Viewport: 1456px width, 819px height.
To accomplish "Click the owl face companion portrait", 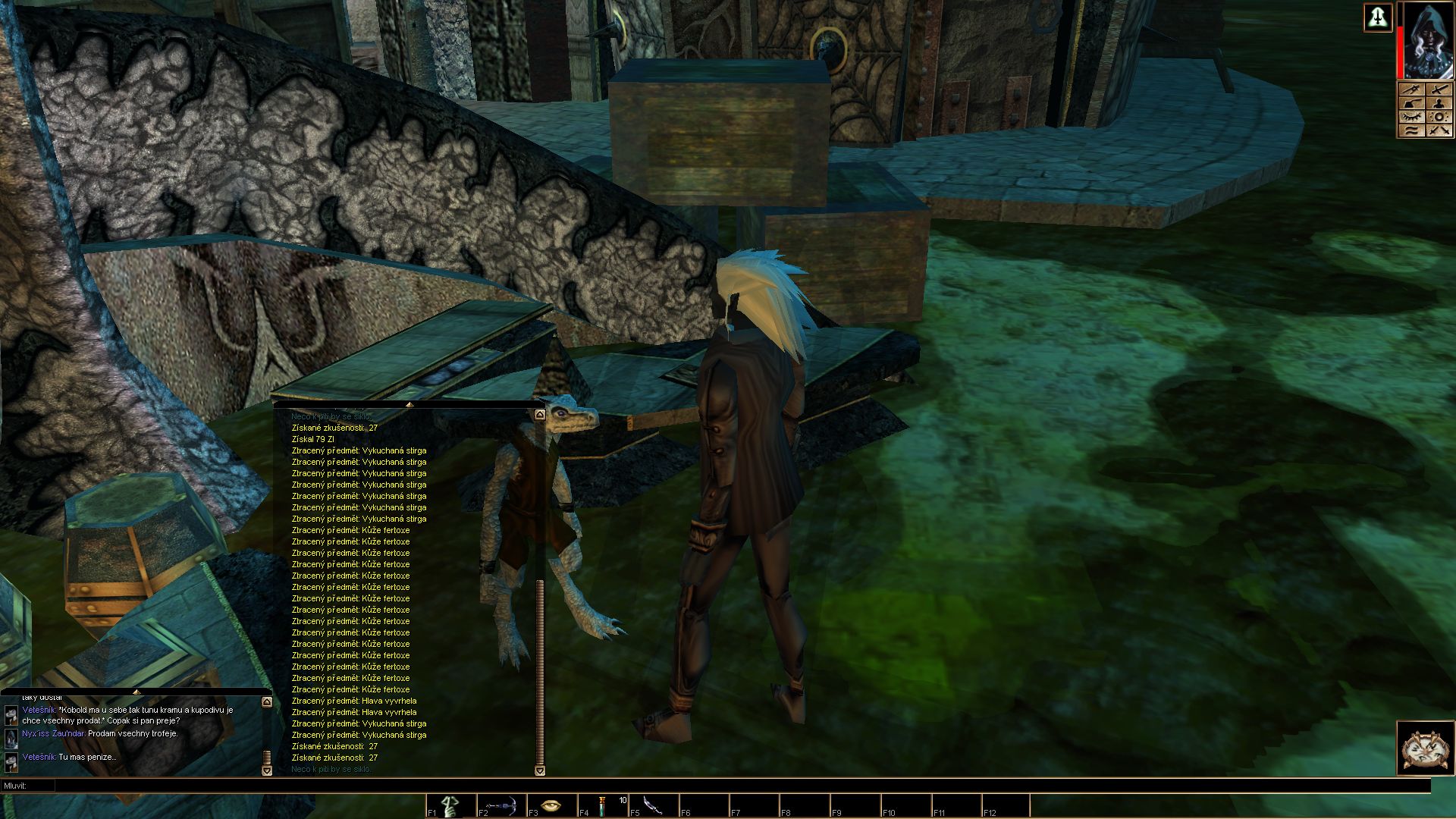I will (1426, 748).
